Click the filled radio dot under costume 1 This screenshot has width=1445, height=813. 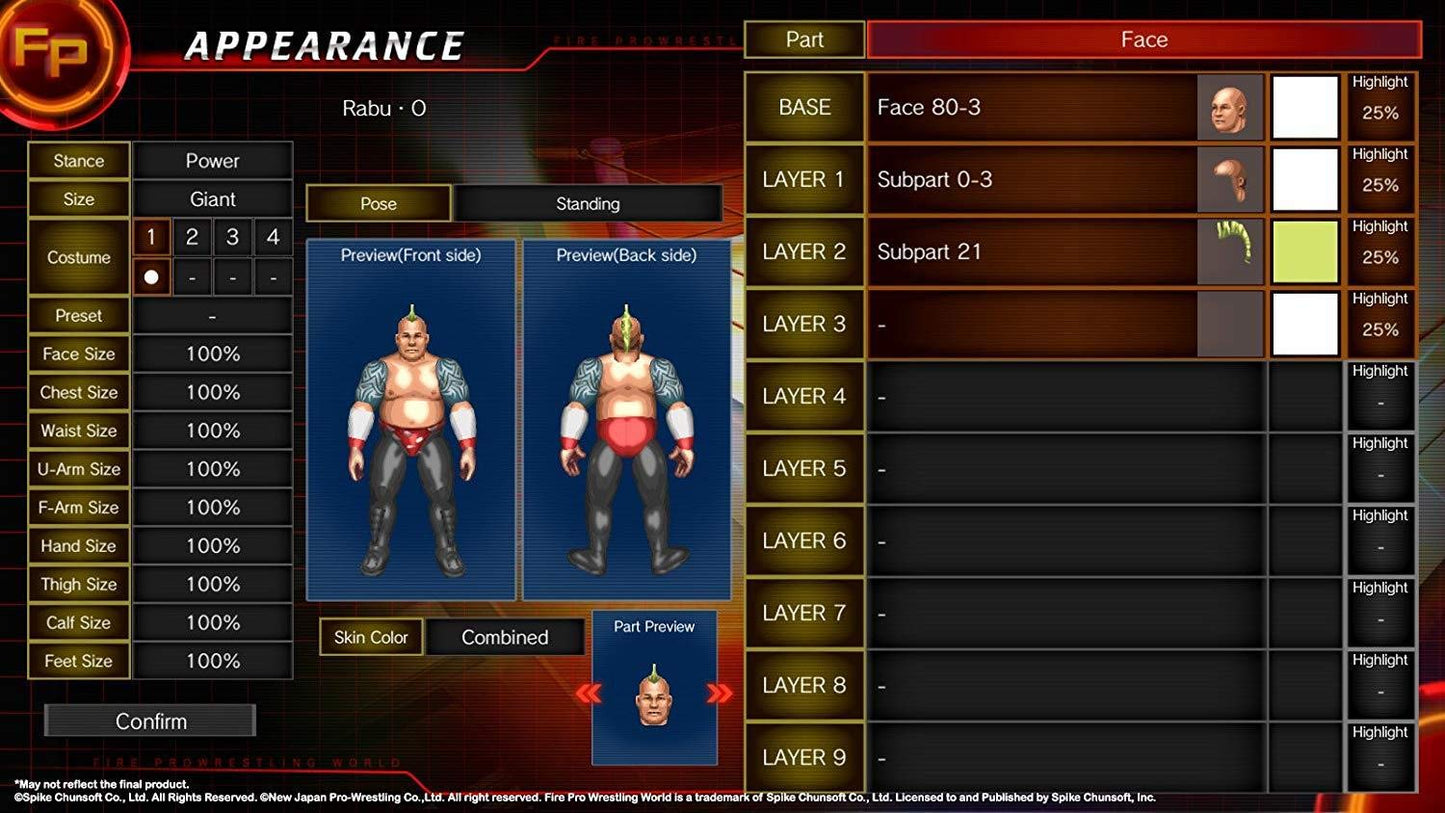click(151, 276)
